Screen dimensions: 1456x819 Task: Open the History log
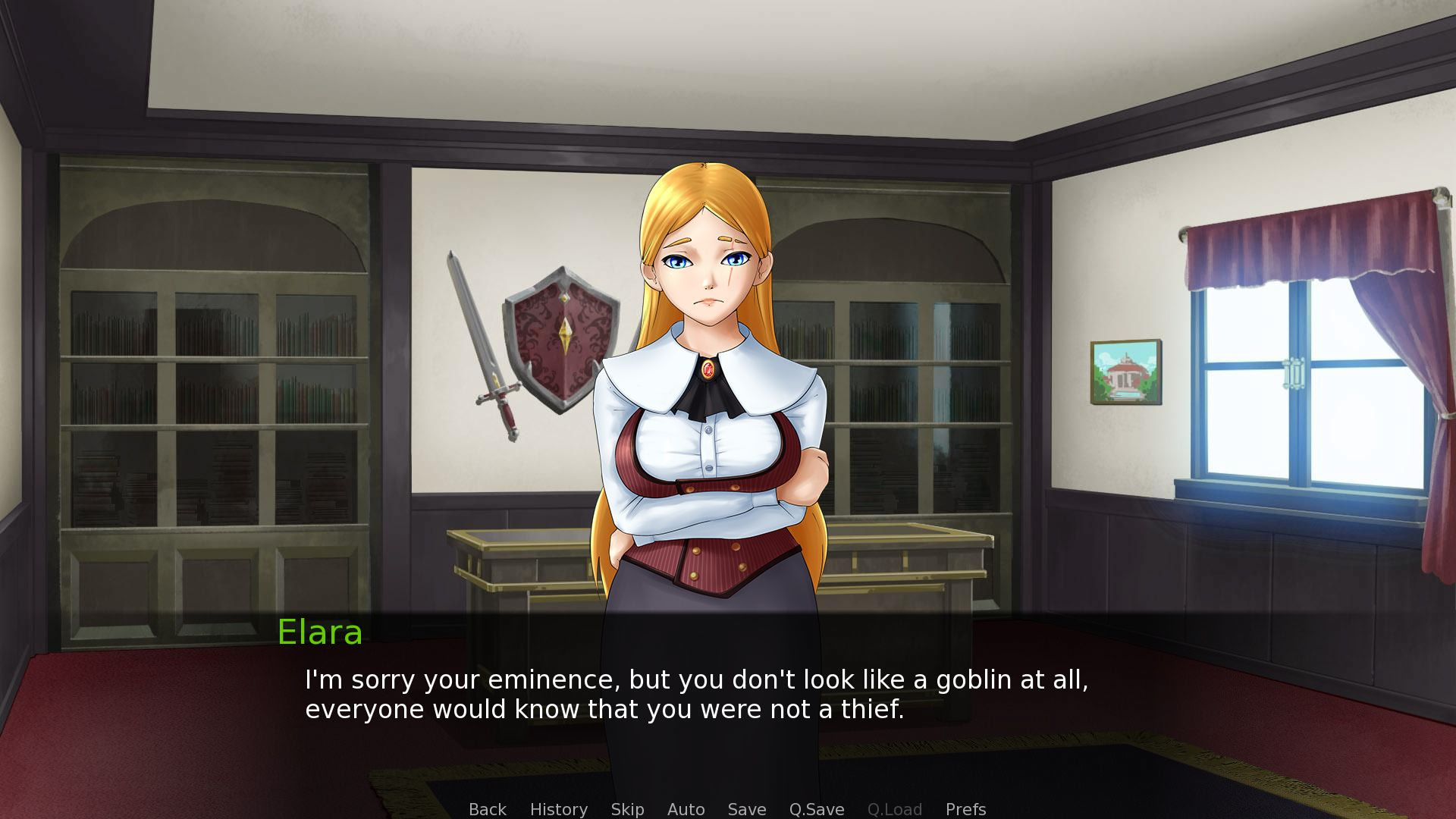coord(559,809)
